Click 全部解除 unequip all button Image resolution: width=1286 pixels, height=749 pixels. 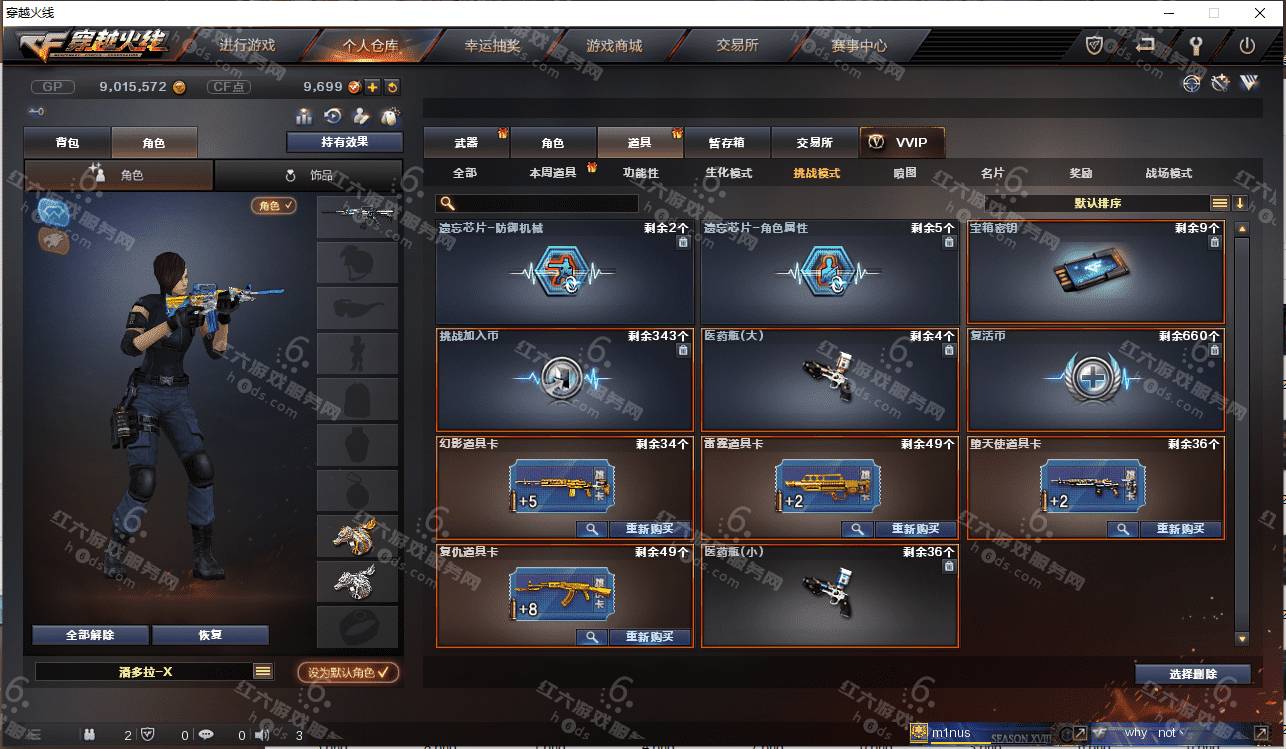[90, 635]
